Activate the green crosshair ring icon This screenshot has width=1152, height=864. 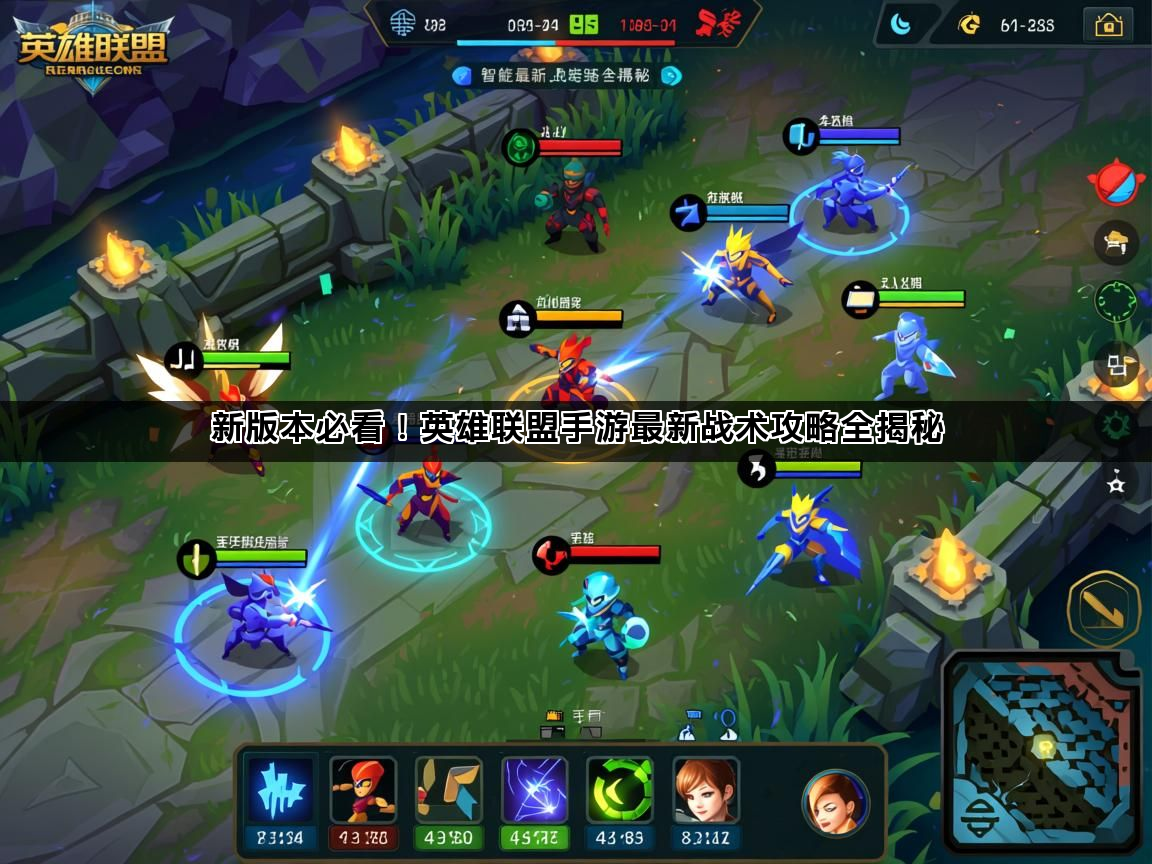point(1115,301)
